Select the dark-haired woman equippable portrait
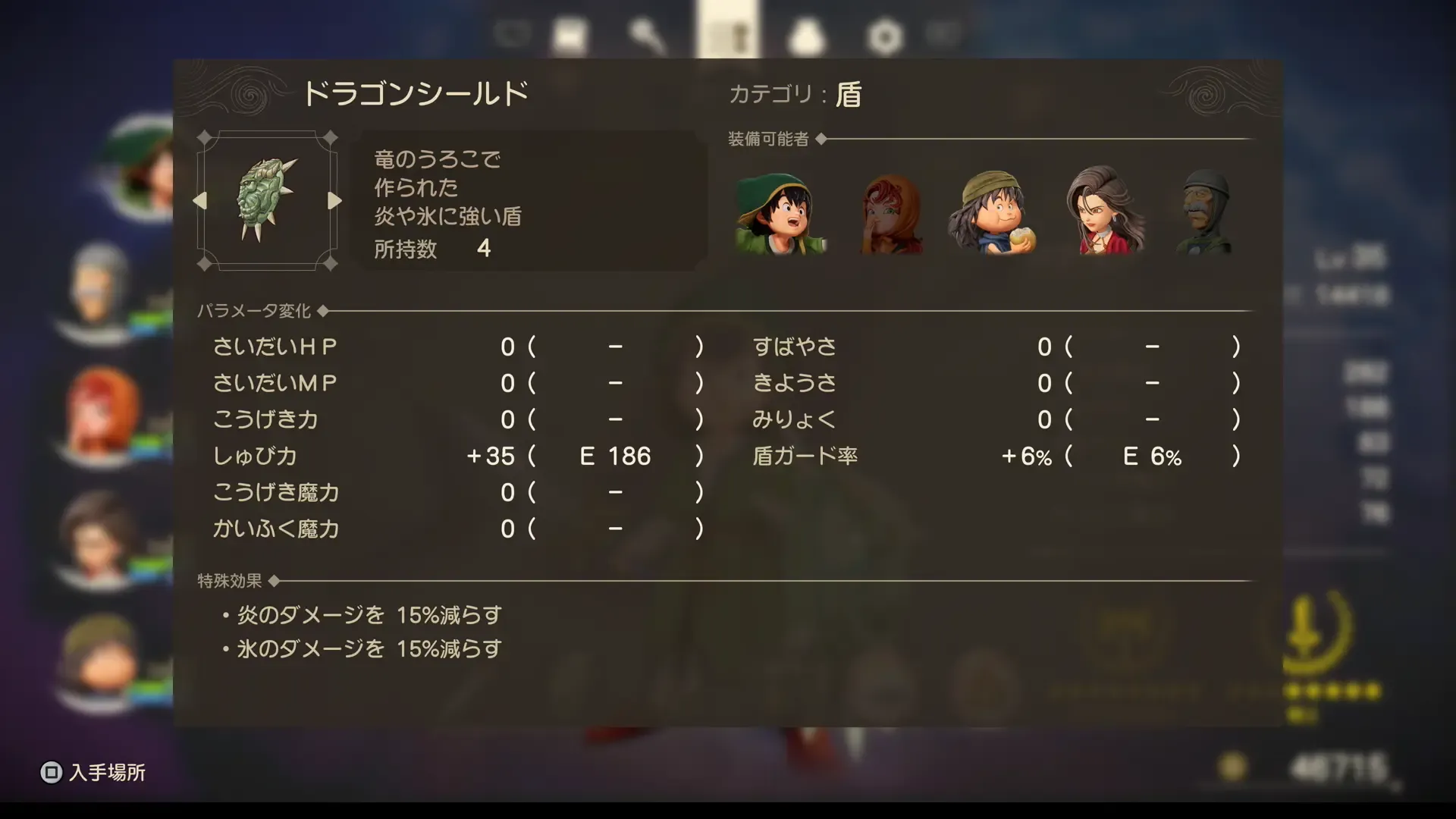 (1103, 216)
